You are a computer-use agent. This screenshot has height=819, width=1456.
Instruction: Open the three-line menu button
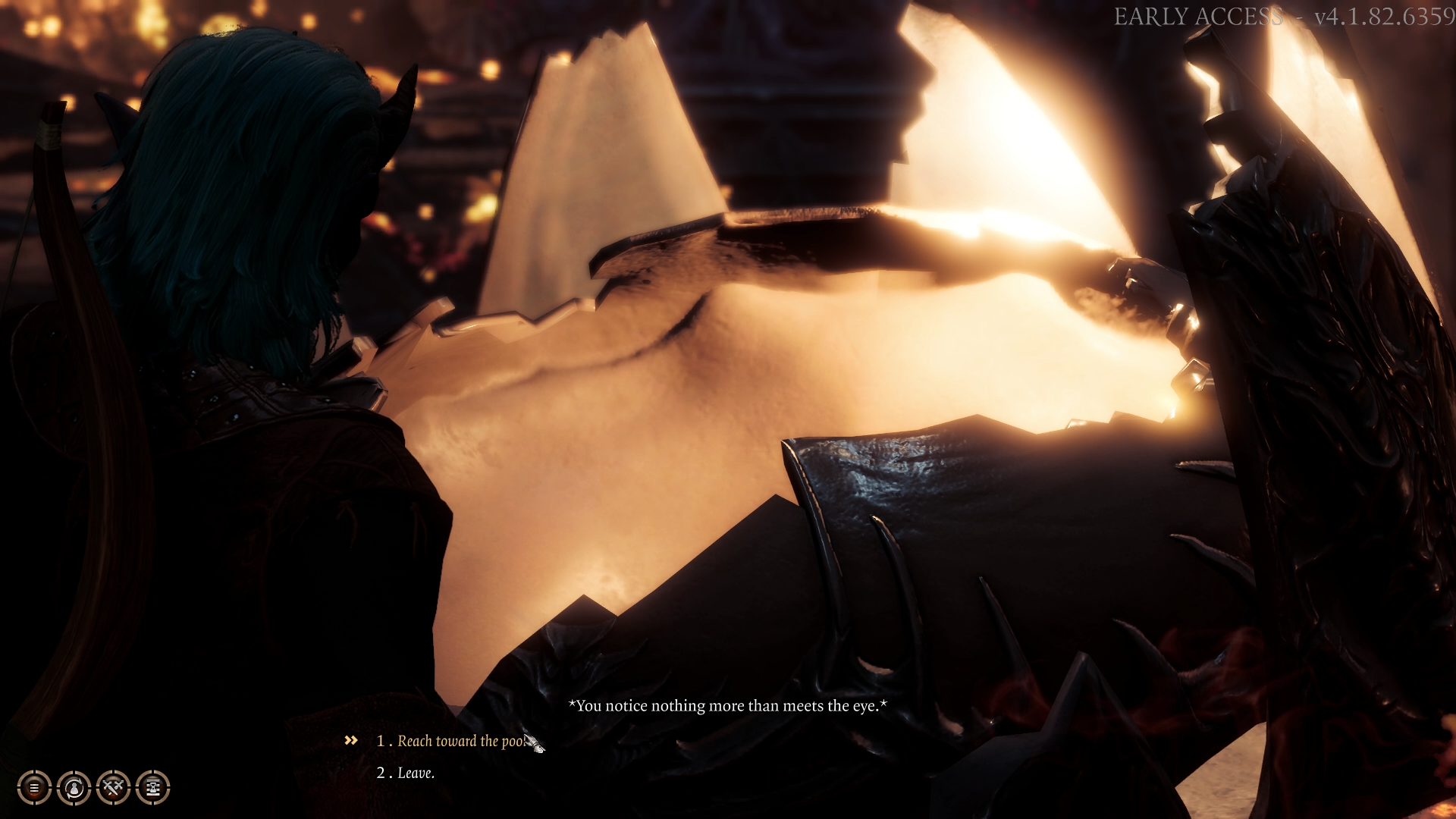(34, 788)
